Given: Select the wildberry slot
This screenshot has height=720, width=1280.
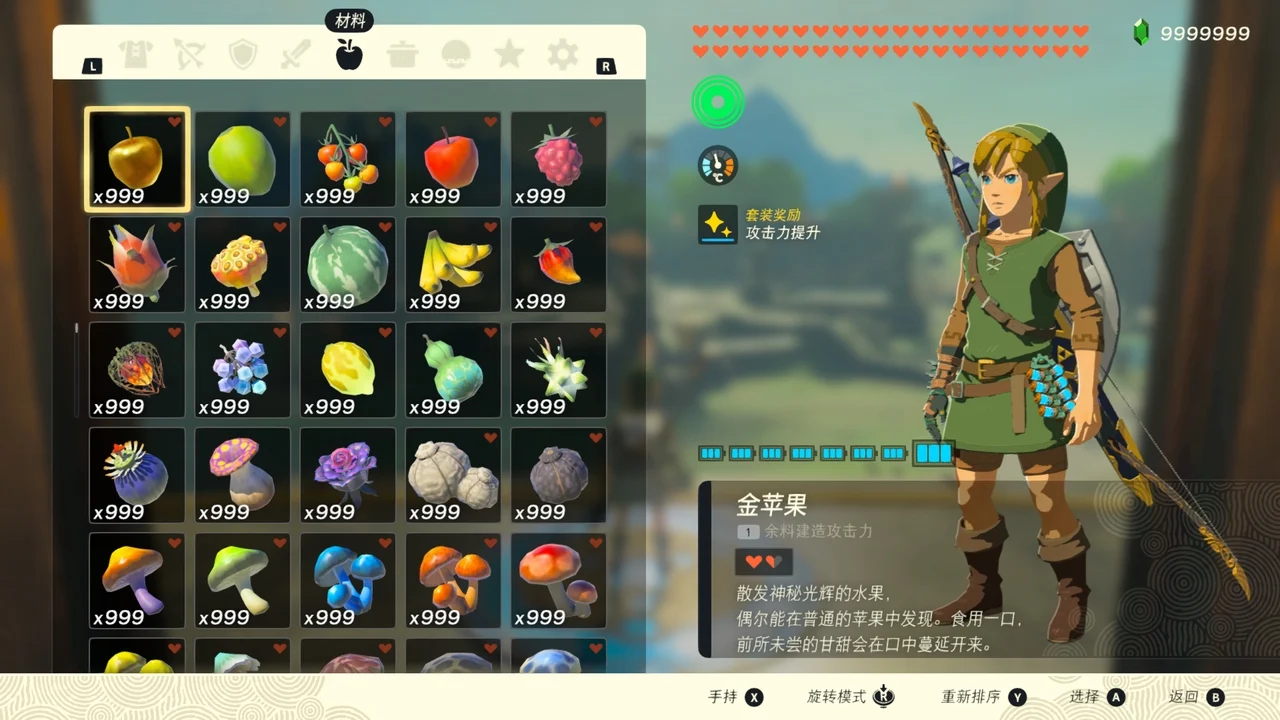Looking at the screenshot, I should pos(558,160).
